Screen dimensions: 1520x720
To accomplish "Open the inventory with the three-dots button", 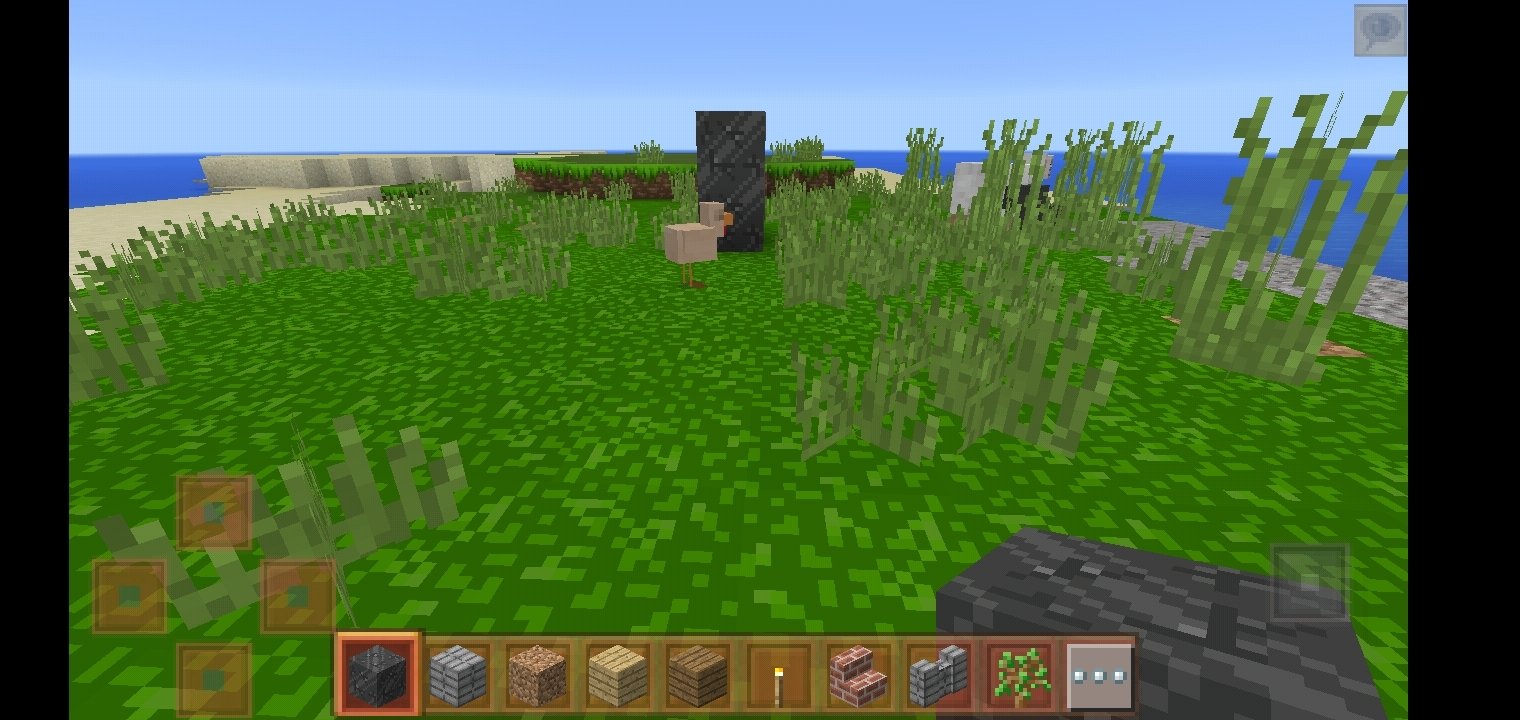I will pos(1099,675).
